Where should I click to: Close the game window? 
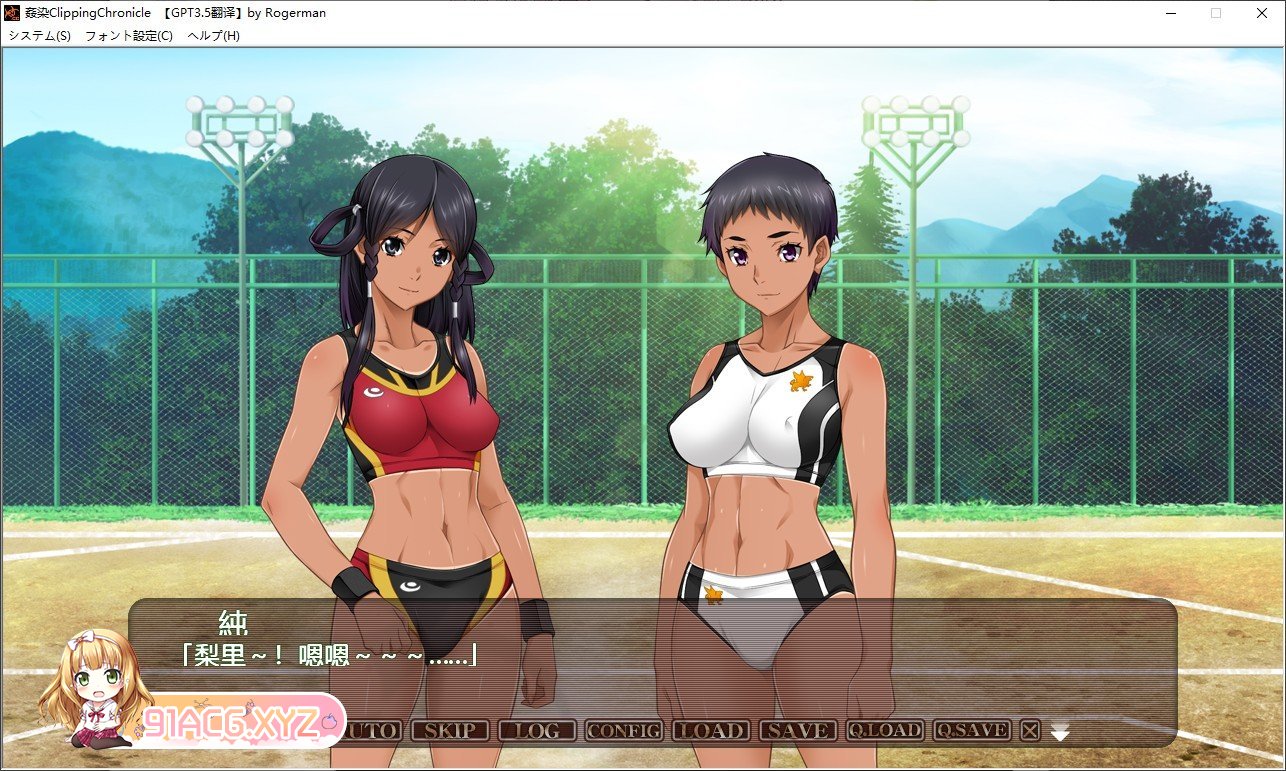click(1262, 13)
